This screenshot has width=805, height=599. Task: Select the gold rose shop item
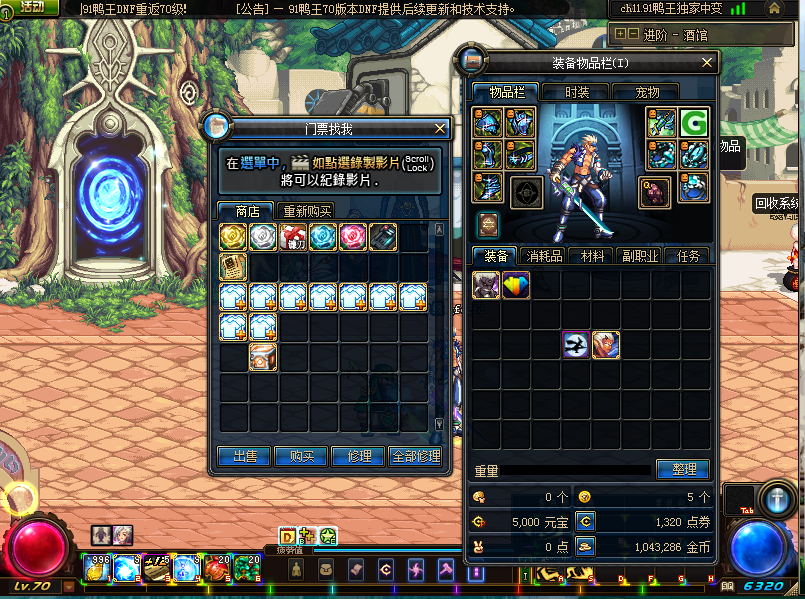(233, 236)
